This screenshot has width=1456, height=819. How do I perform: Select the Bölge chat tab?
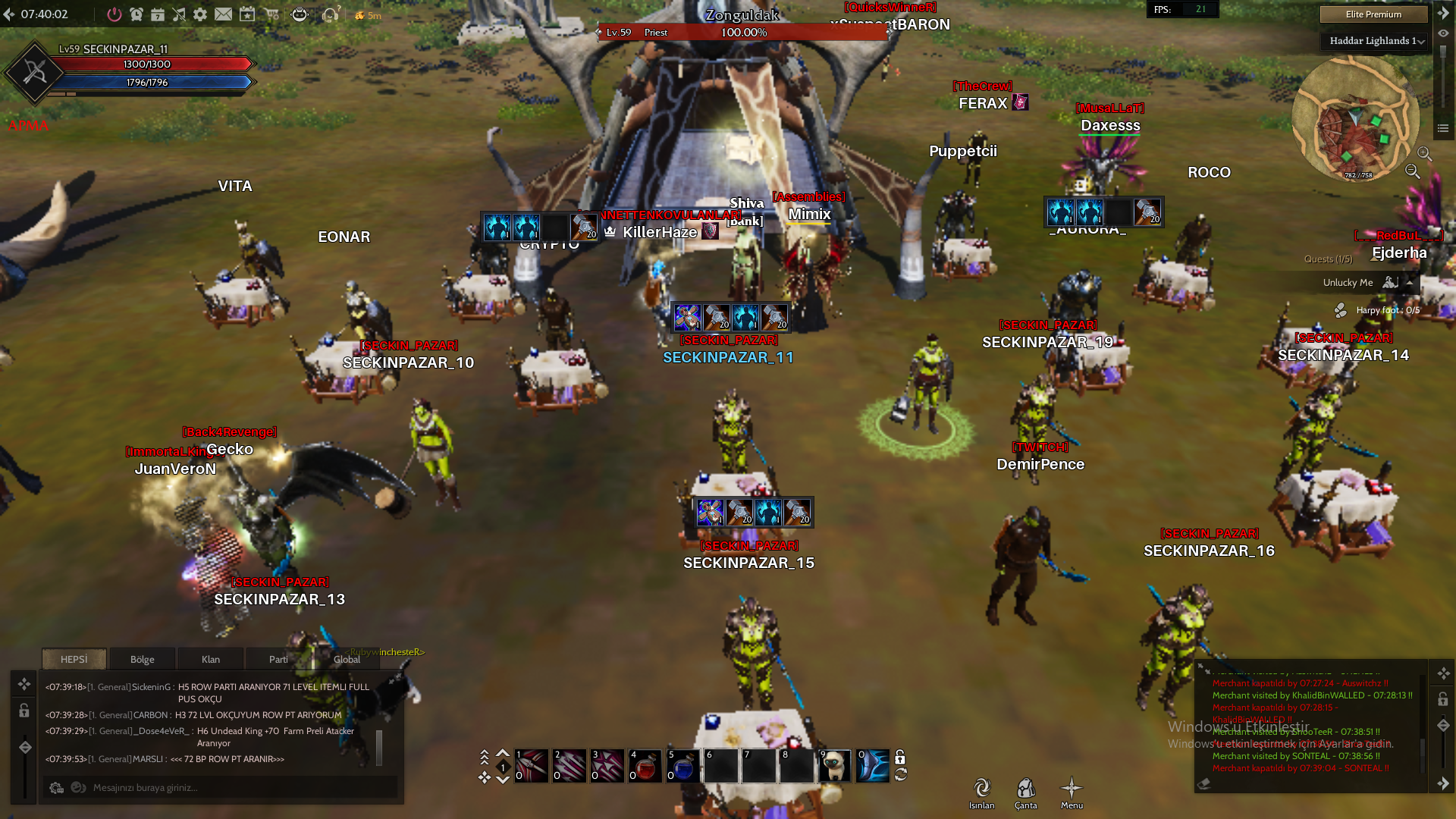click(x=143, y=659)
